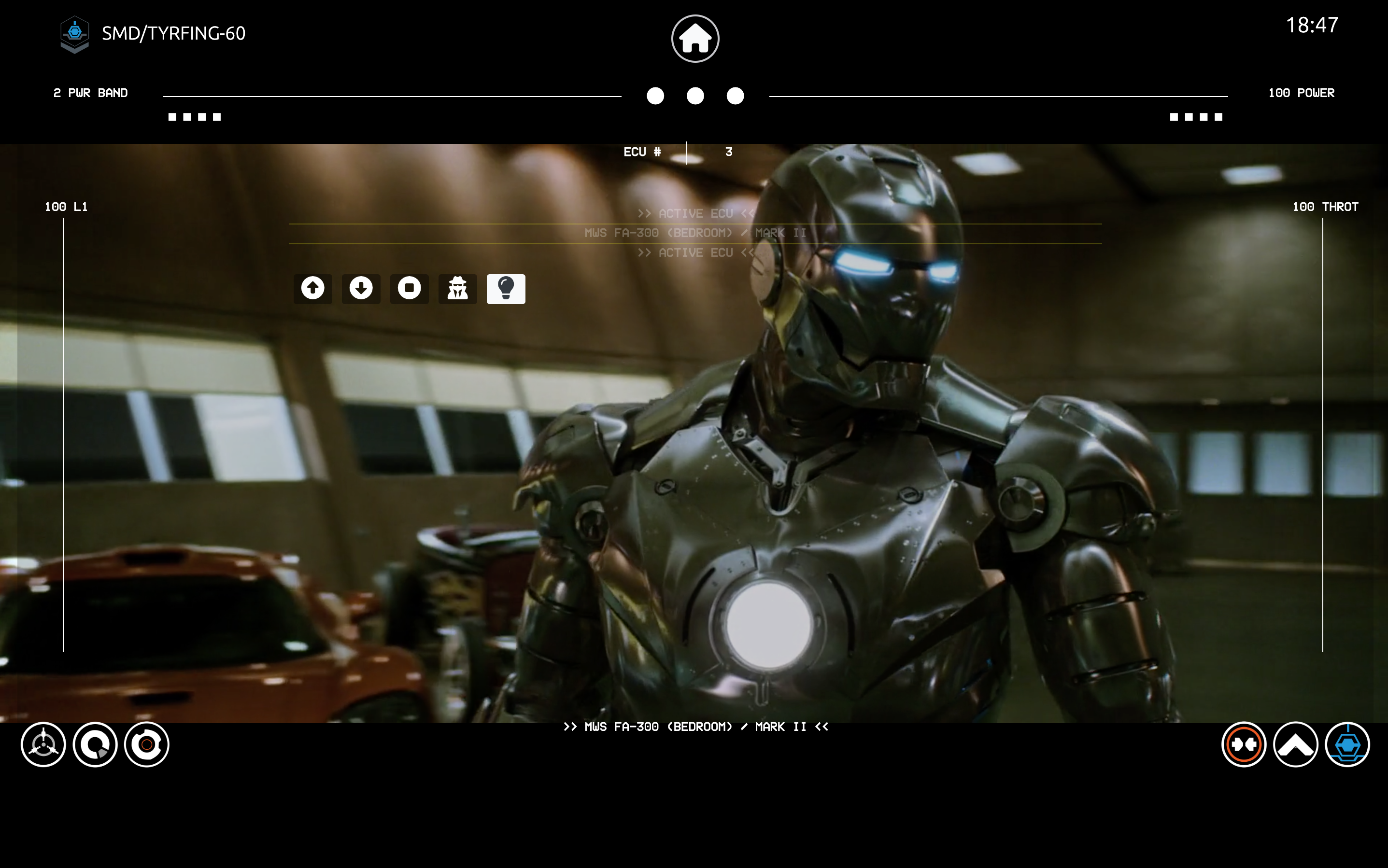This screenshot has width=1388, height=868.
Task: Click the down arrow button
Action: [x=361, y=288]
